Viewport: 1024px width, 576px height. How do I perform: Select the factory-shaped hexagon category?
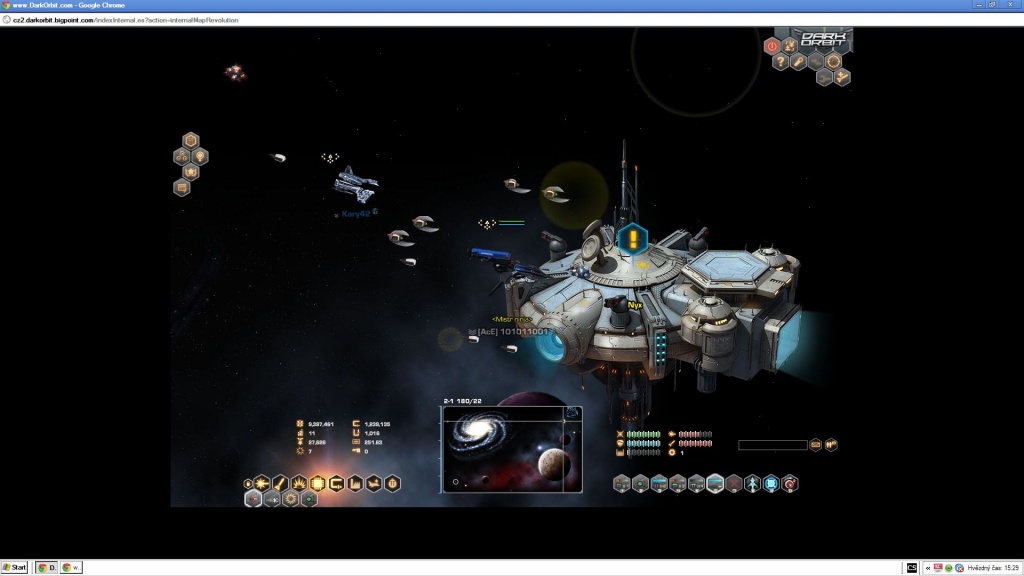pos(355,484)
